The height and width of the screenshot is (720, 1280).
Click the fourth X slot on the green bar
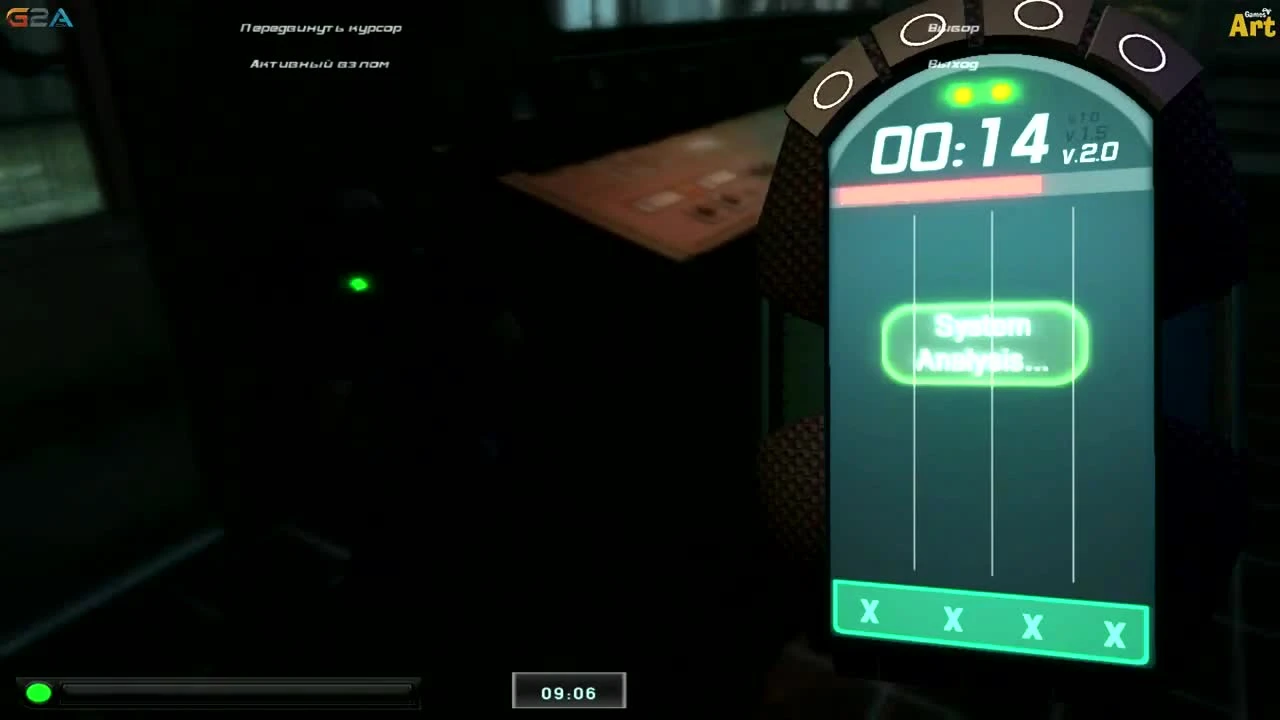point(1113,632)
